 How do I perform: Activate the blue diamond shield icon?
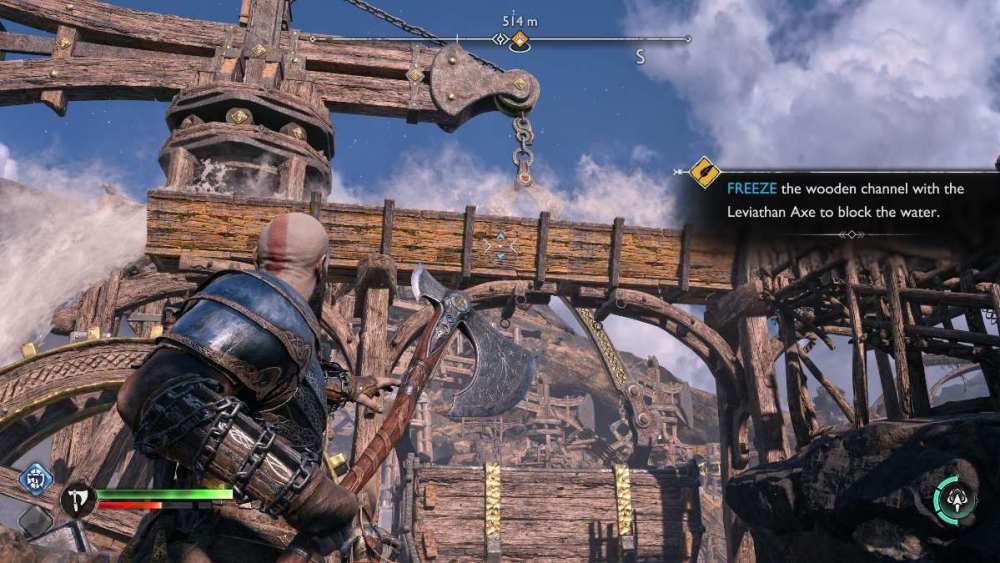click(x=36, y=480)
